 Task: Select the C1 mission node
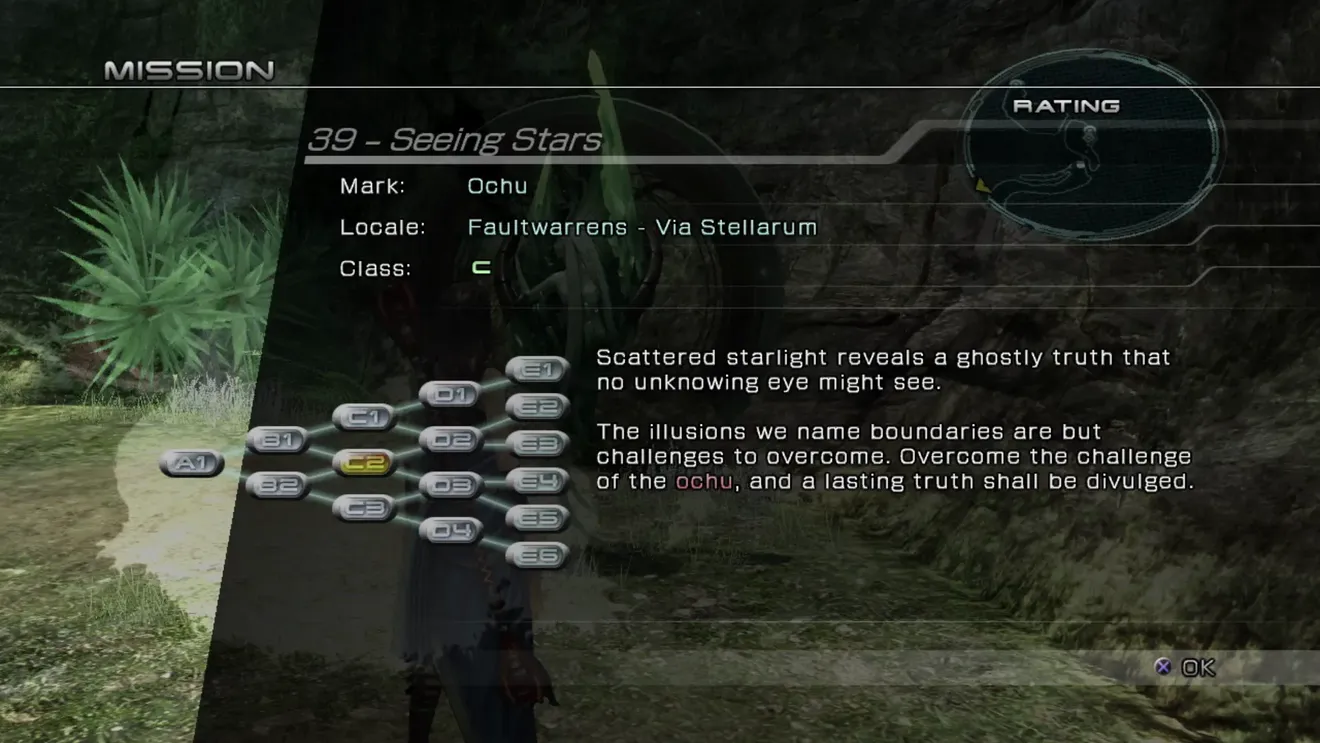(364, 416)
